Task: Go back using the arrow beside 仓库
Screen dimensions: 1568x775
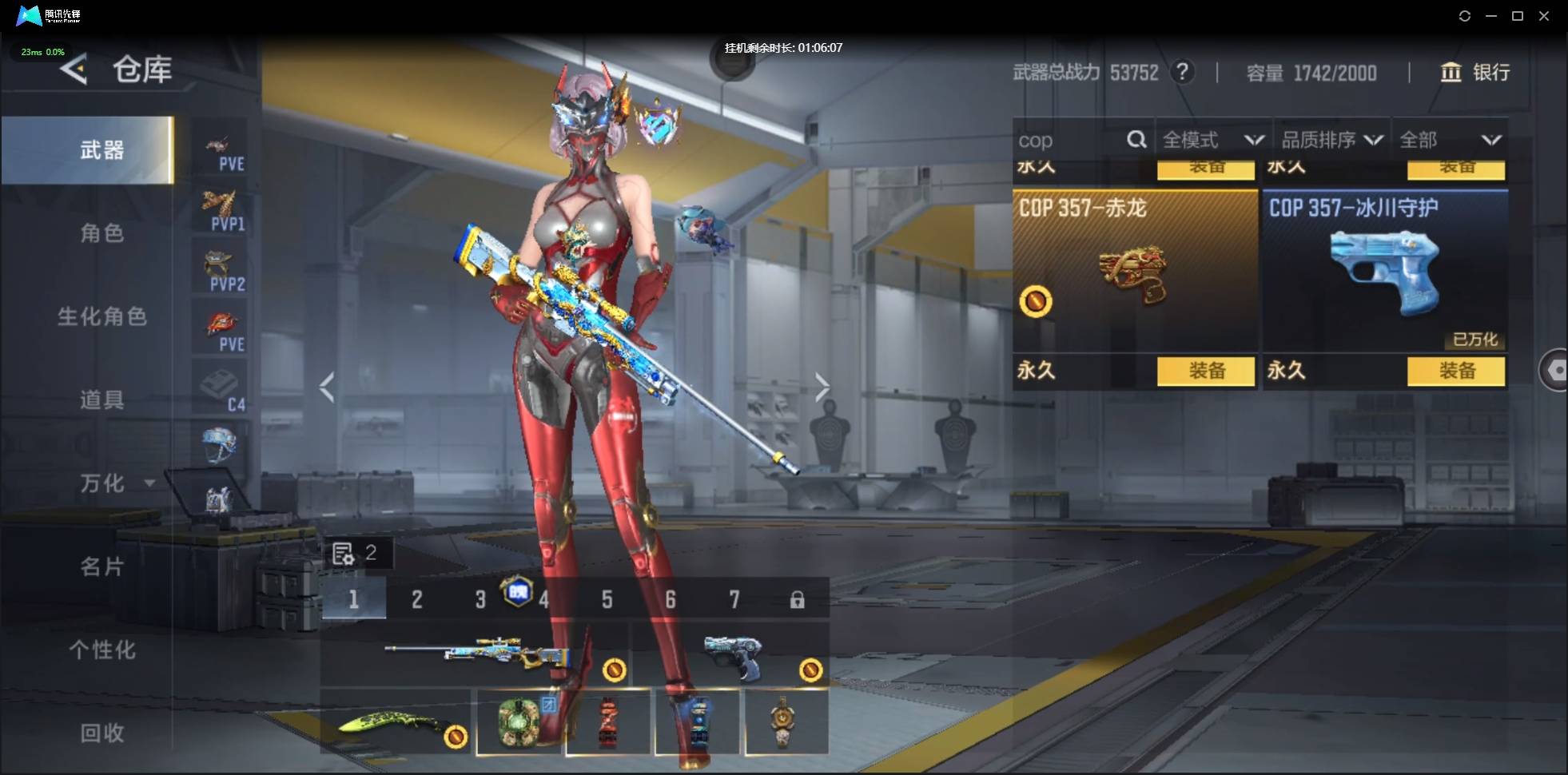Action: click(74, 70)
